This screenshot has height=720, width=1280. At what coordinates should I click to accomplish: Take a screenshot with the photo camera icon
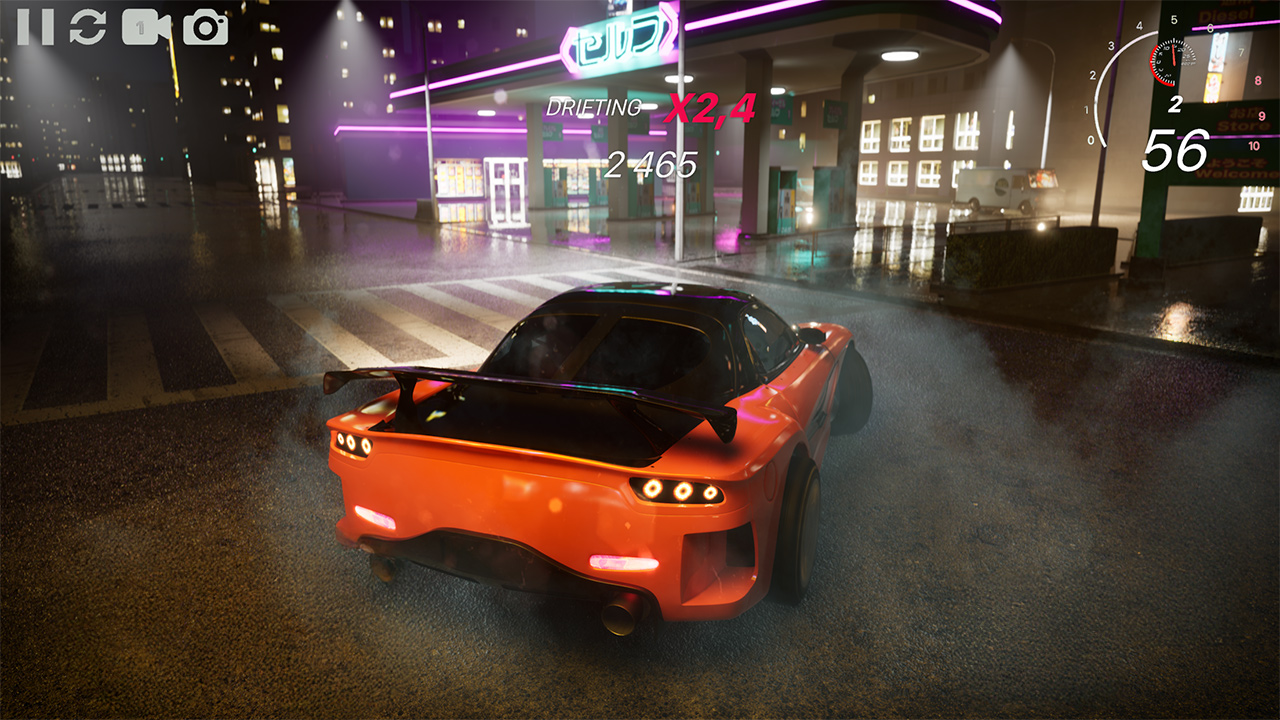coord(205,24)
